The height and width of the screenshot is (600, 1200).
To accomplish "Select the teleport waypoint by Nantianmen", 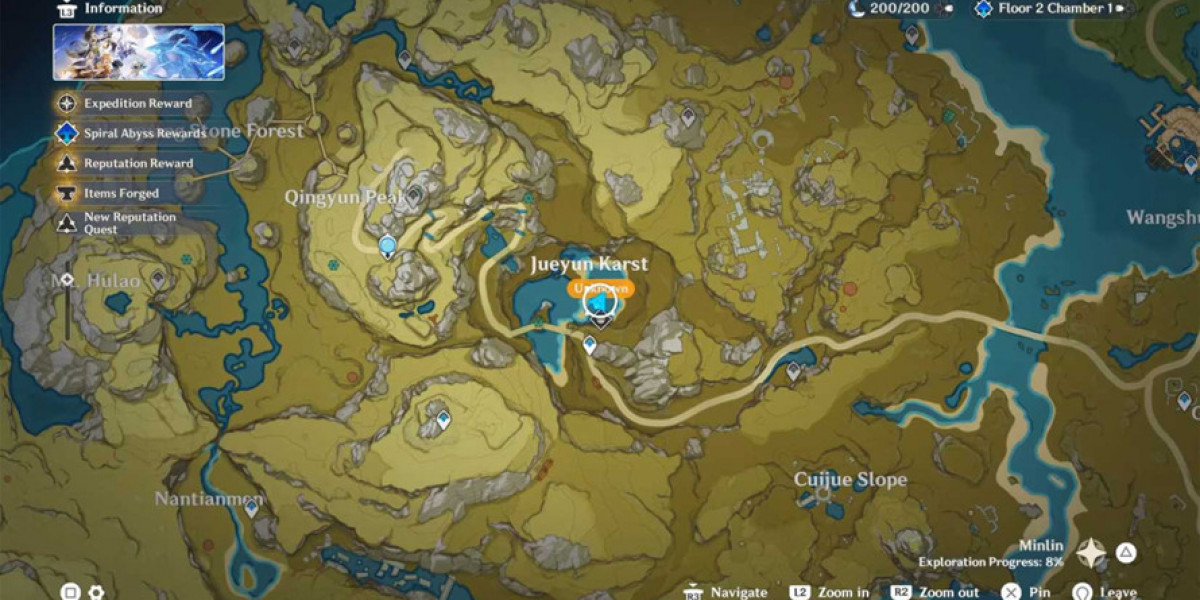I will 251,508.
